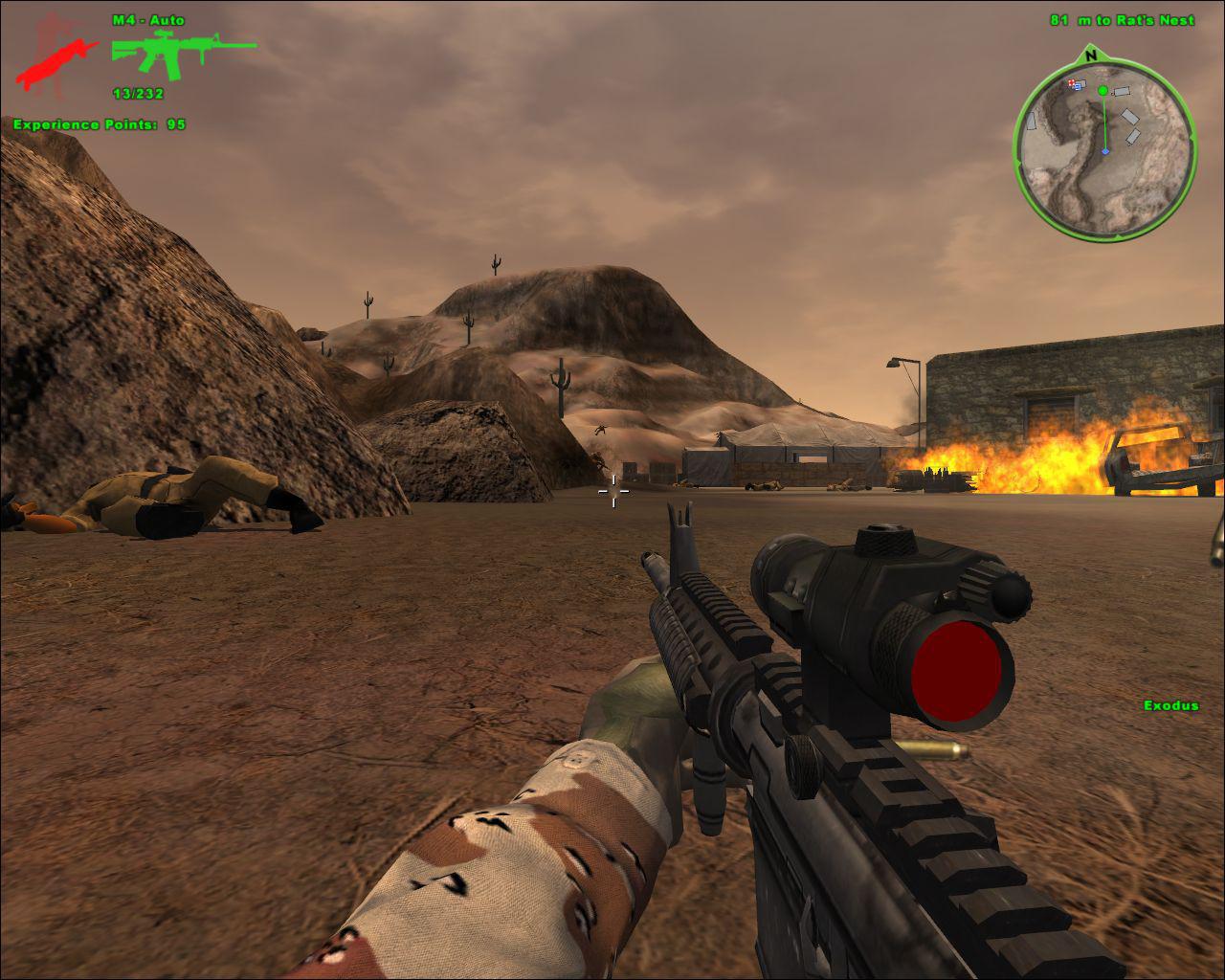The height and width of the screenshot is (980, 1225).
Task: Click the green player dot on the minimap
Action: point(1102,90)
